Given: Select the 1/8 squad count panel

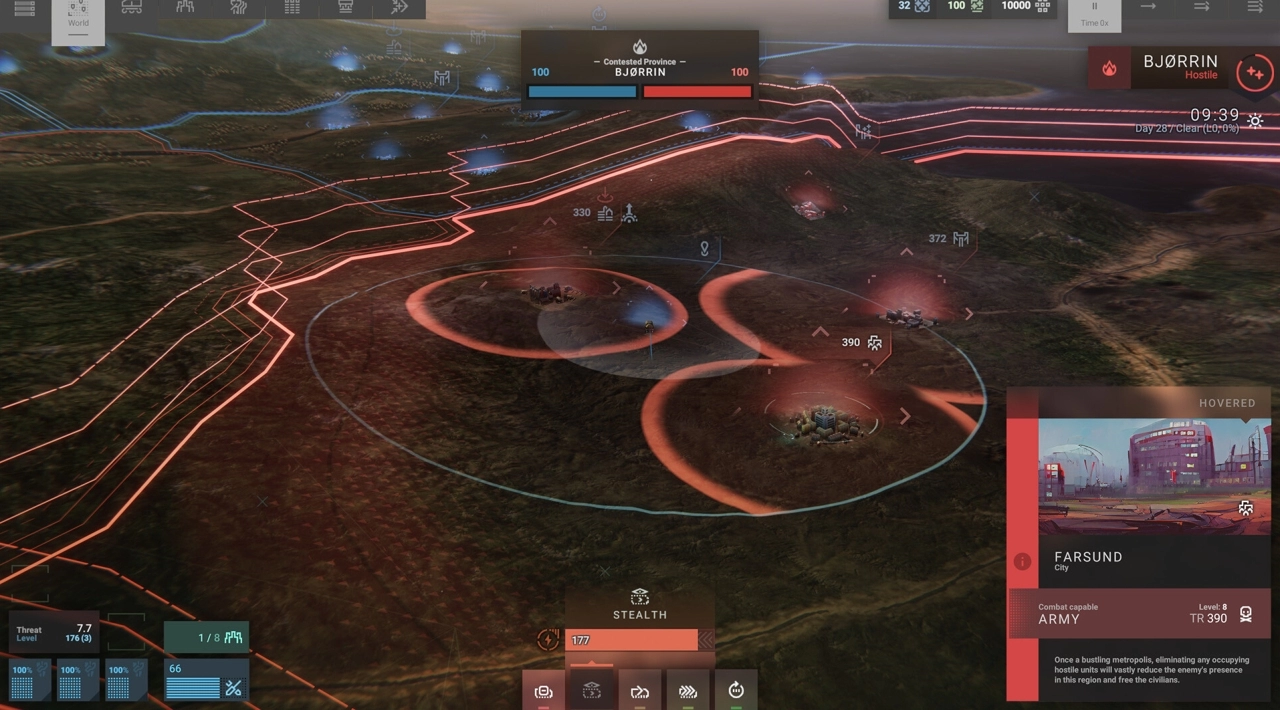Looking at the screenshot, I should 207,637.
